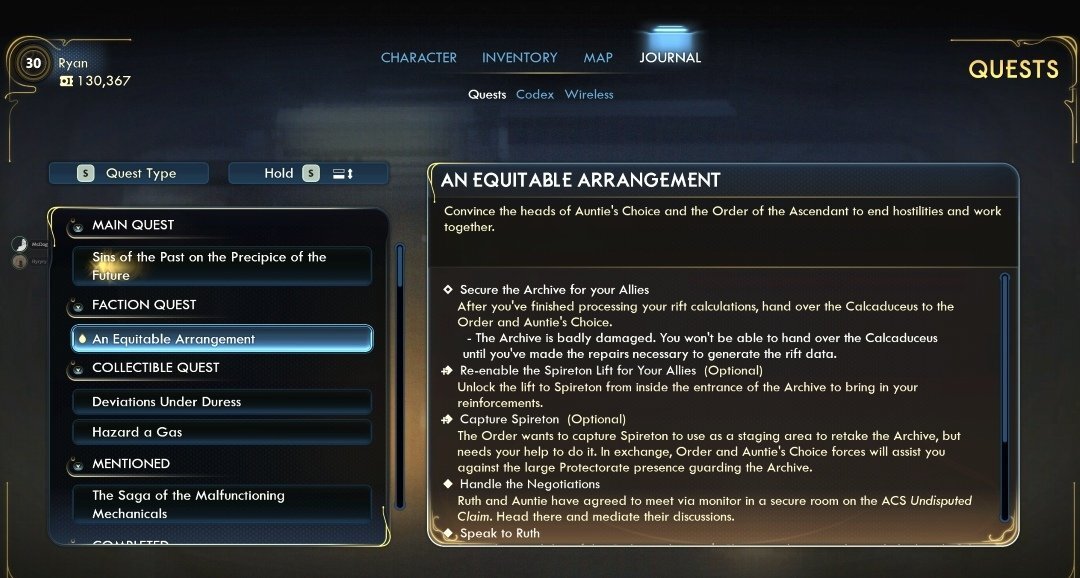Select the Journal tab
1080x578 pixels.
pos(670,58)
